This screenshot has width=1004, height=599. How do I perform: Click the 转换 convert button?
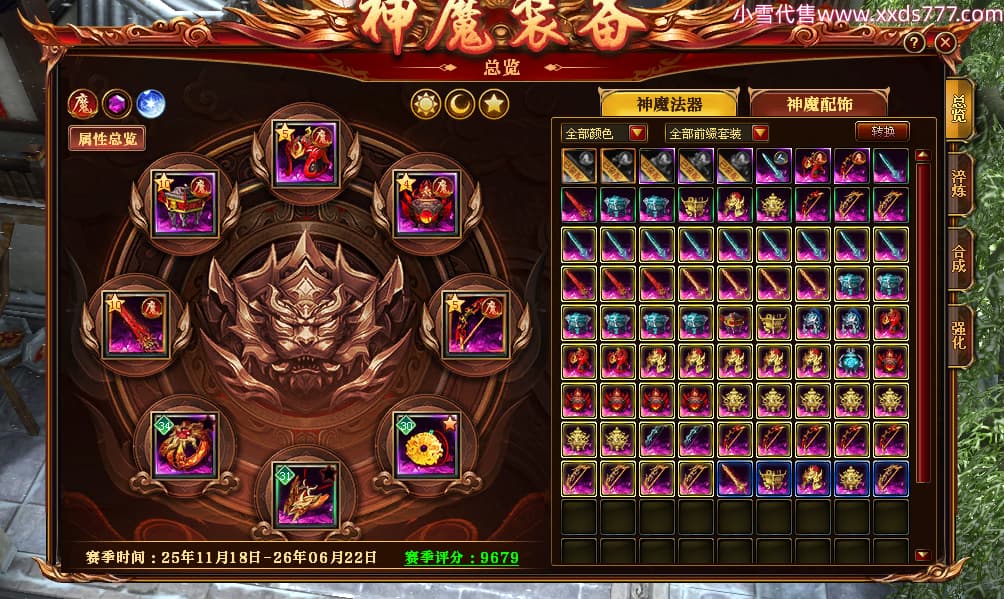point(882,131)
